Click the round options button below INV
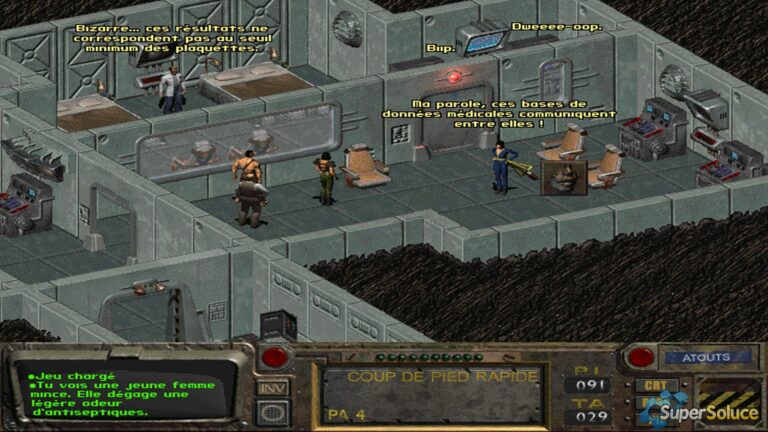This screenshot has width=768, height=432. coord(271,410)
